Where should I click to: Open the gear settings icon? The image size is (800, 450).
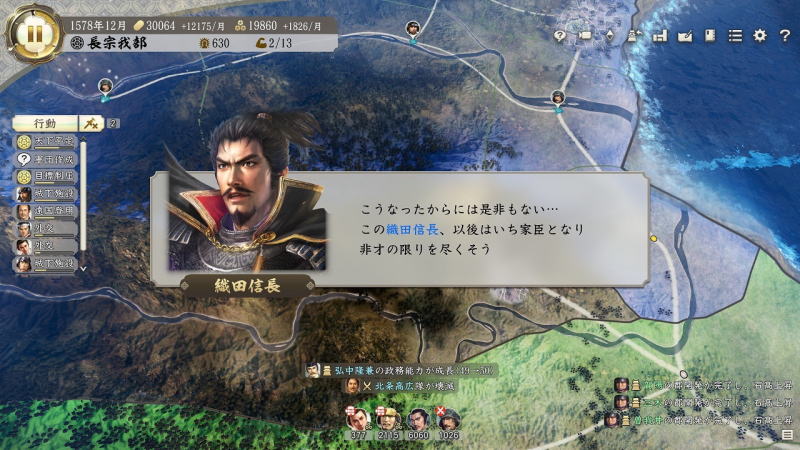(x=759, y=36)
